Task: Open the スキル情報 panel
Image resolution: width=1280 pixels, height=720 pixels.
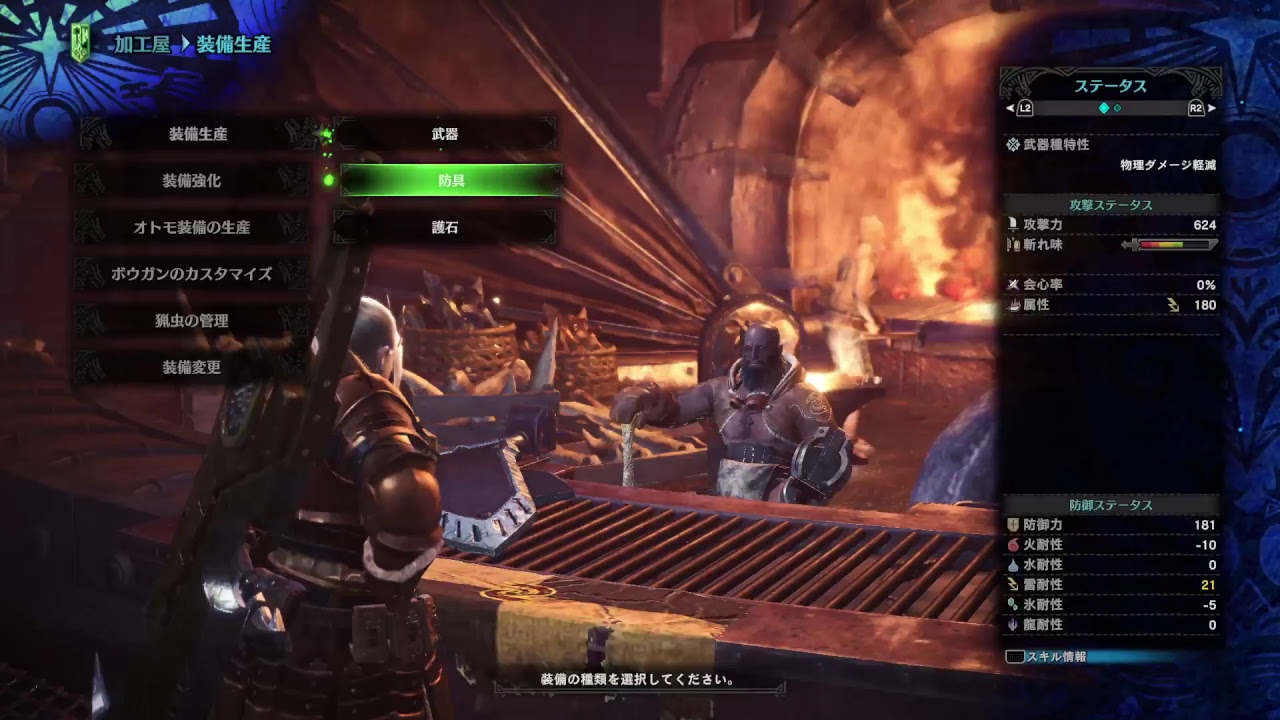Action: (1056, 657)
